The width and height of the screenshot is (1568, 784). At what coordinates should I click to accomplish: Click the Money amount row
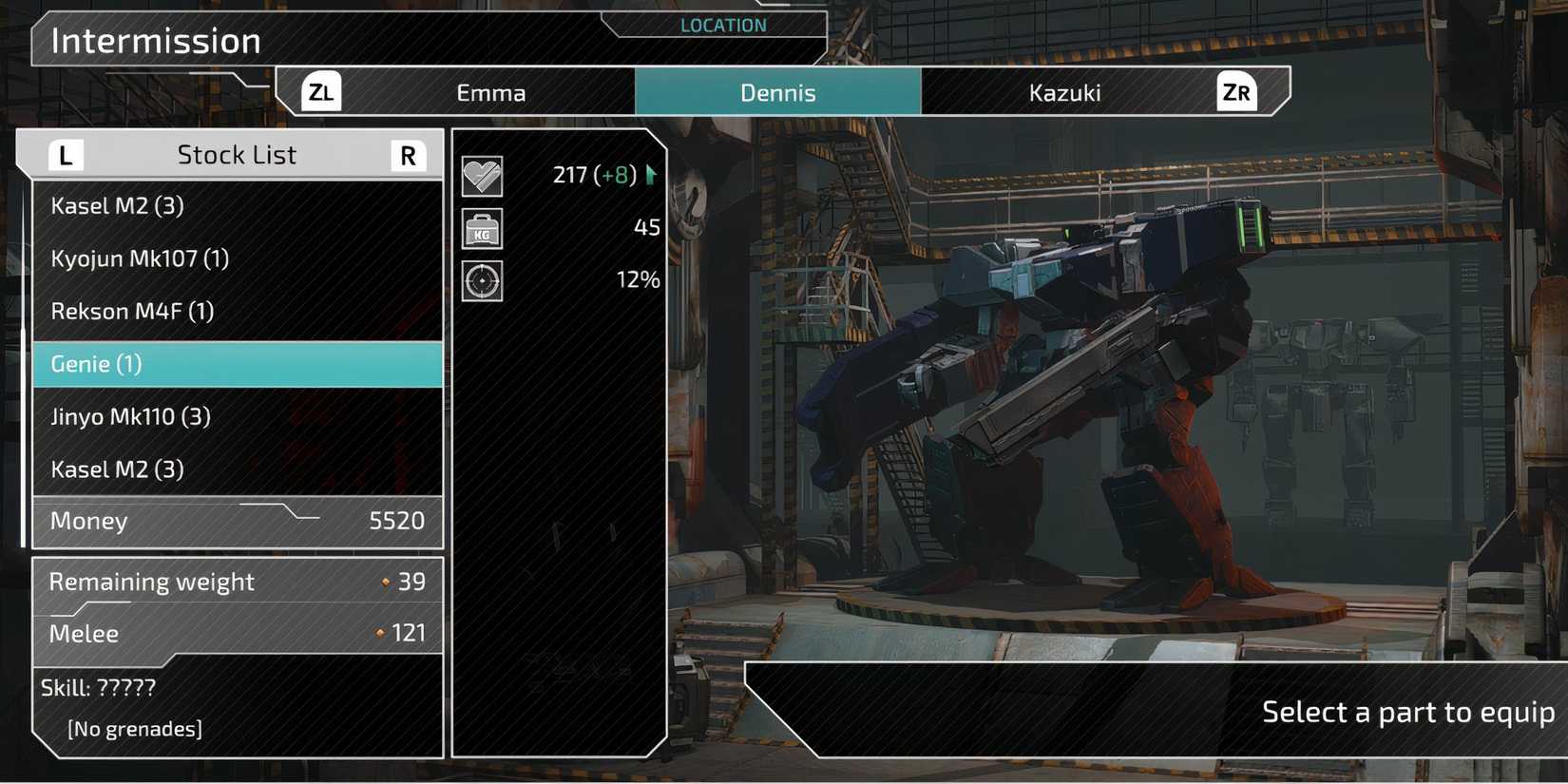pyautogui.click(x=236, y=521)
